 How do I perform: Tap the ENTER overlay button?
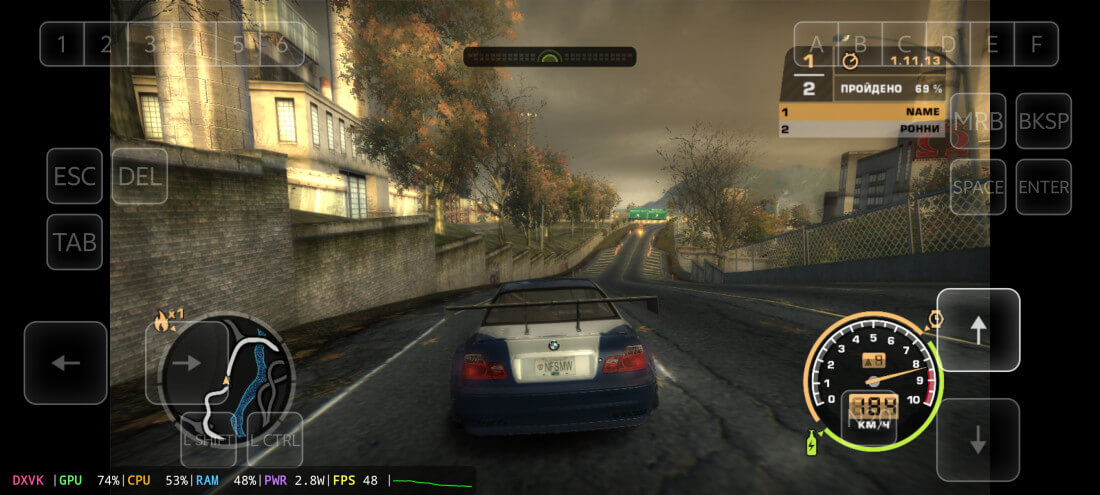tap(1043, 187)
